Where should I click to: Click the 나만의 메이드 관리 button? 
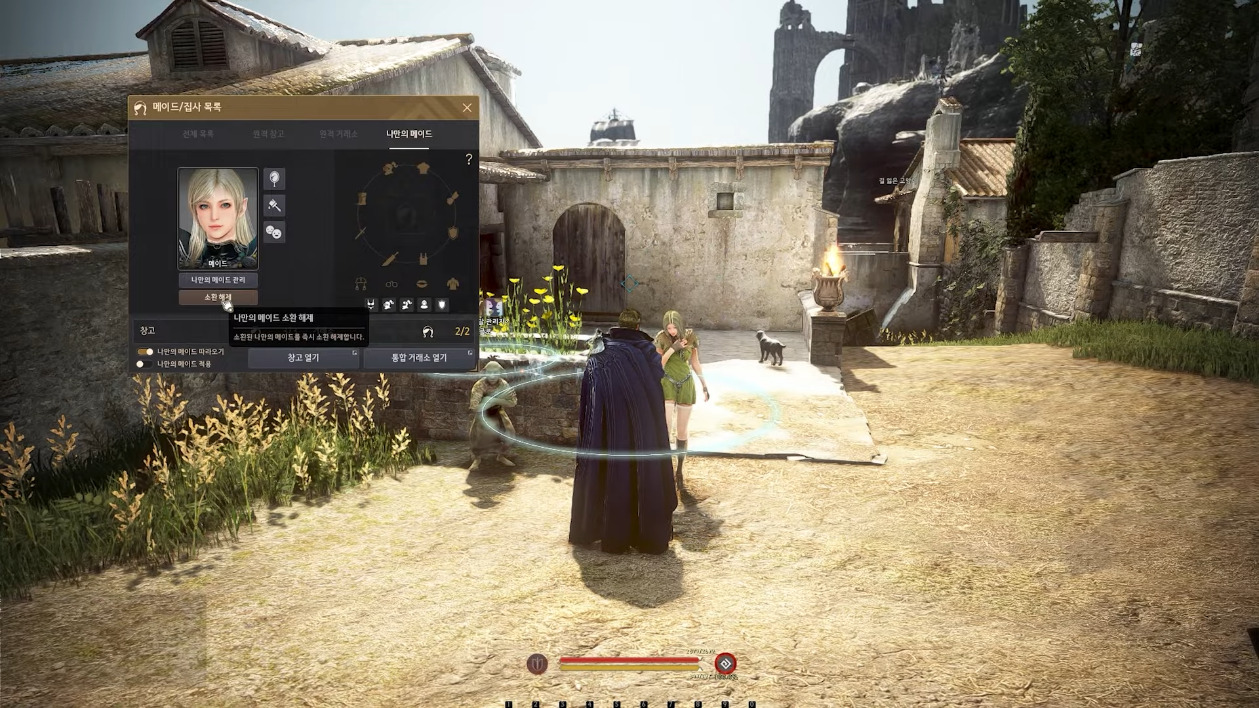point(218,280)
